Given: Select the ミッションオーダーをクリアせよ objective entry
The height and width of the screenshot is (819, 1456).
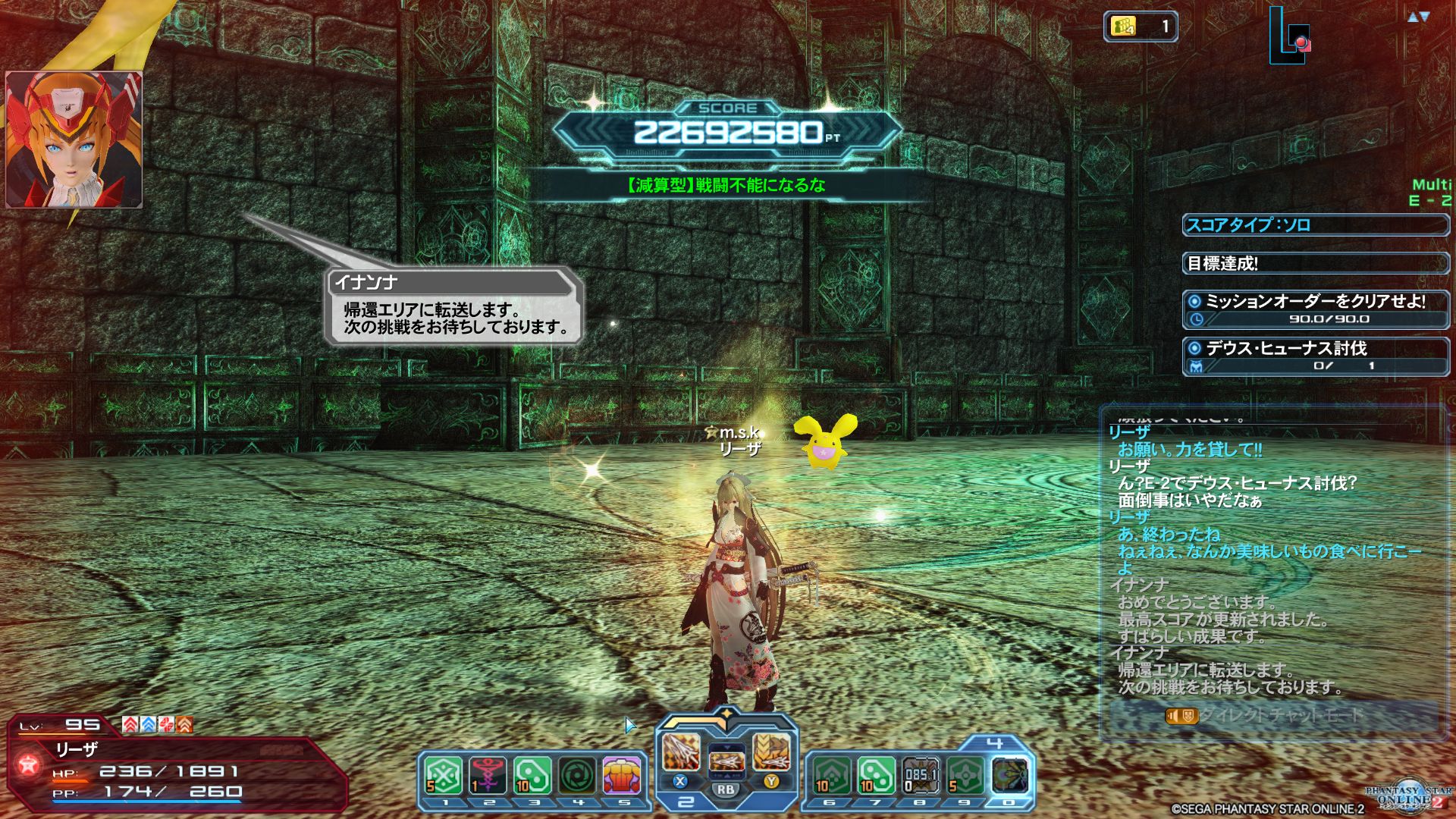Looking at the screenshot, I should click(1315, 309).
